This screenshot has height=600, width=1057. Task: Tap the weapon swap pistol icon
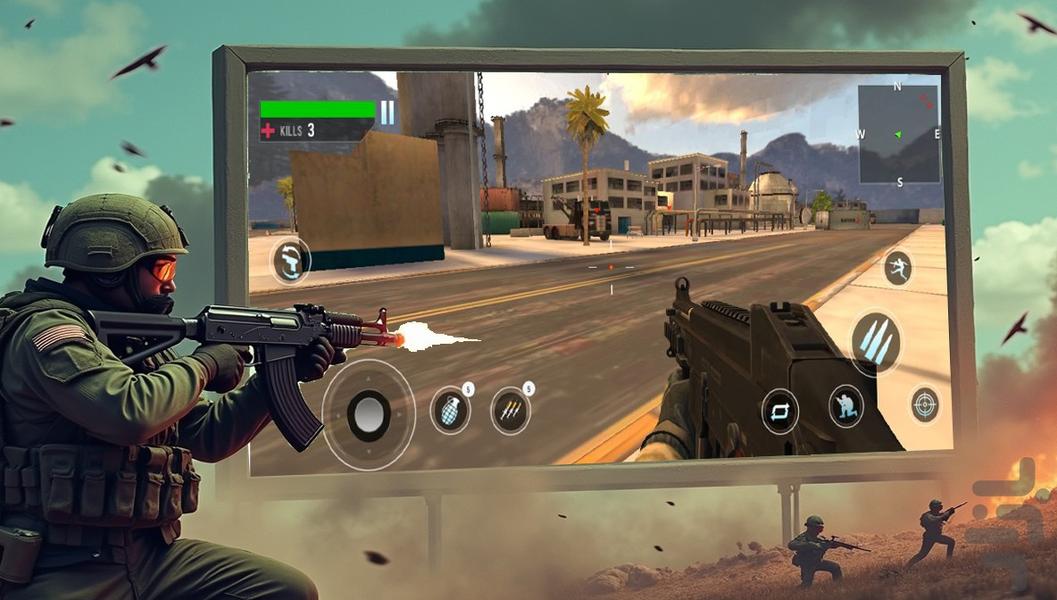[291, 261]
